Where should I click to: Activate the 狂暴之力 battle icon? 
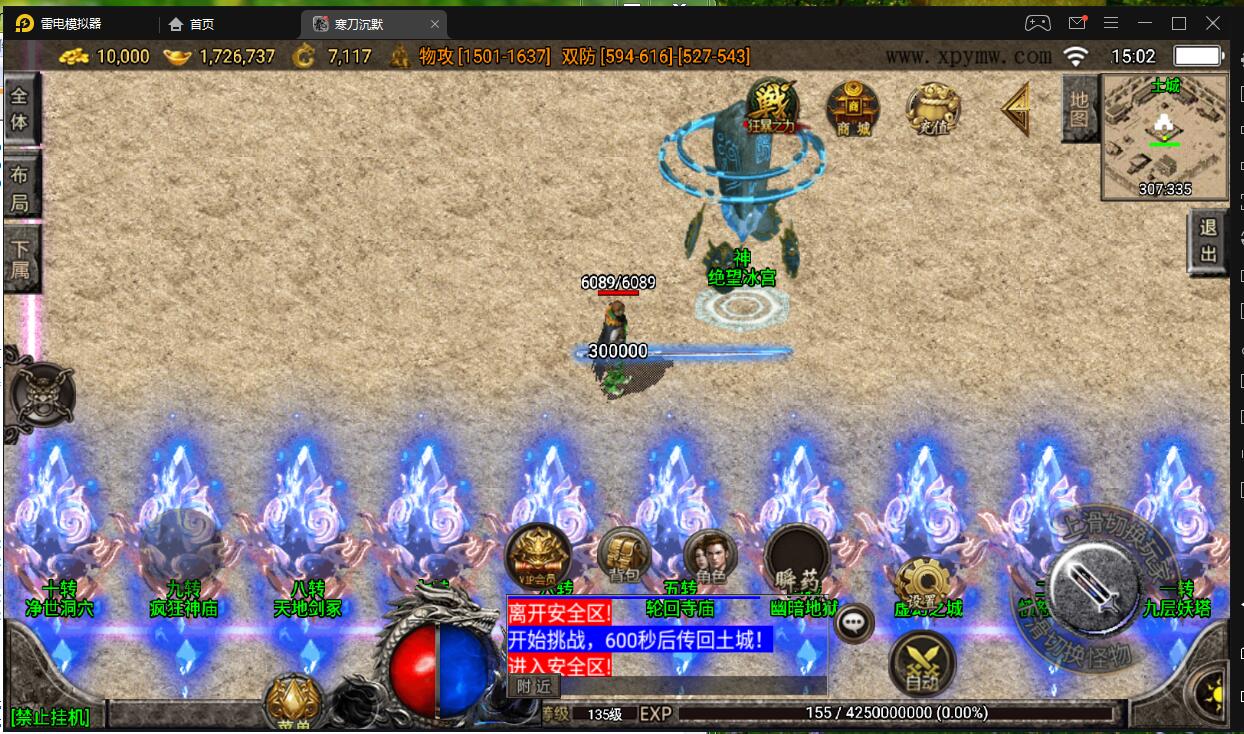point(771,106)
